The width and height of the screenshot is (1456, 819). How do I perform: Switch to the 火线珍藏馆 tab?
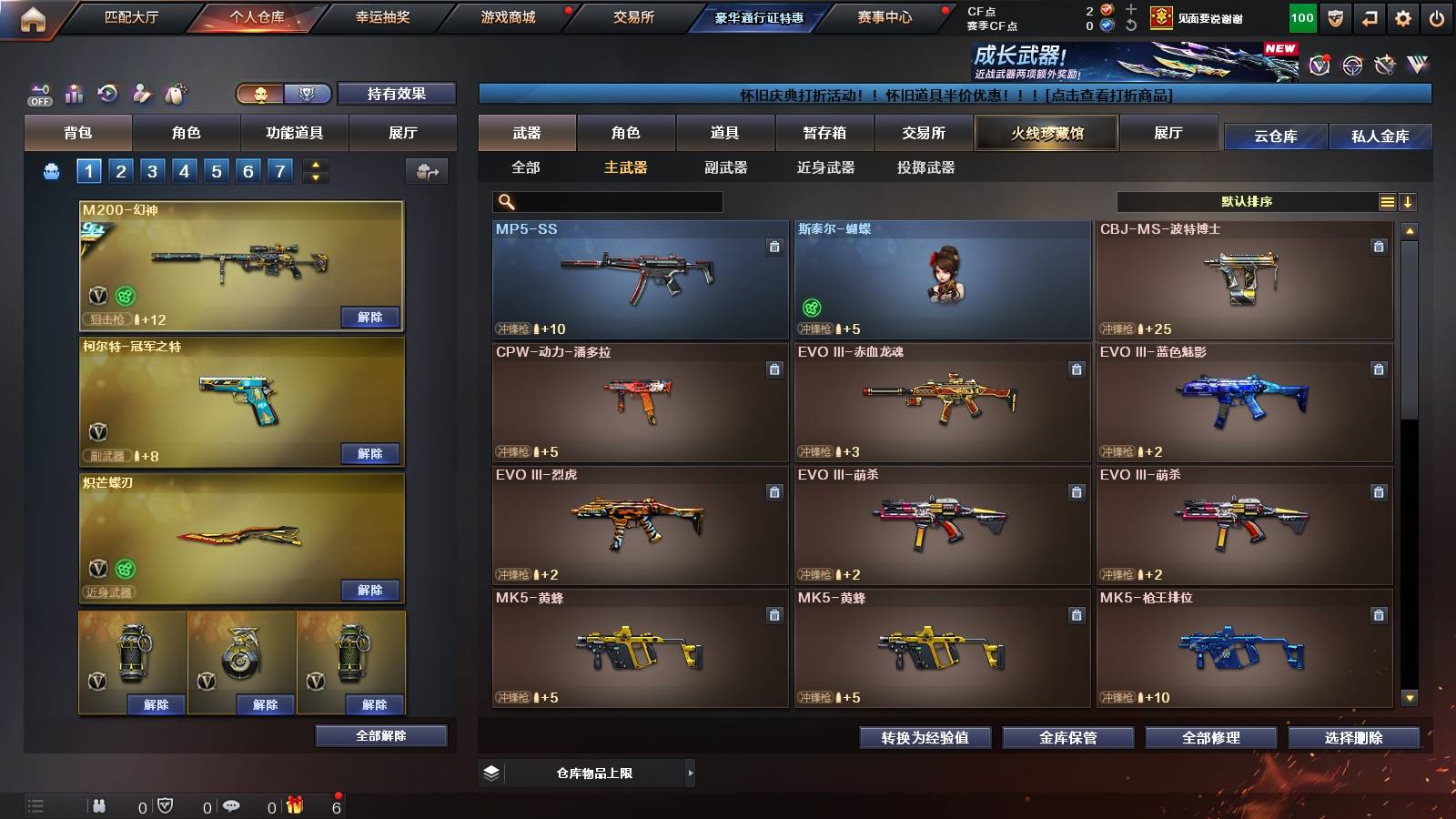pyautogui.click(x=1046, y=133)
